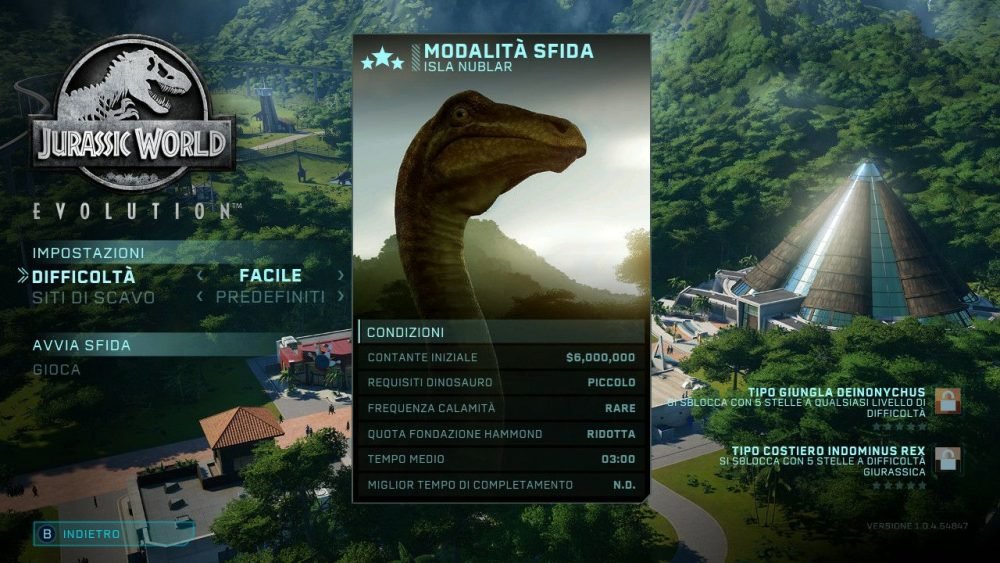This screenshot has height=563, width=1000.
Task: Start the challenge with Gioca
Action: (57, 369)
